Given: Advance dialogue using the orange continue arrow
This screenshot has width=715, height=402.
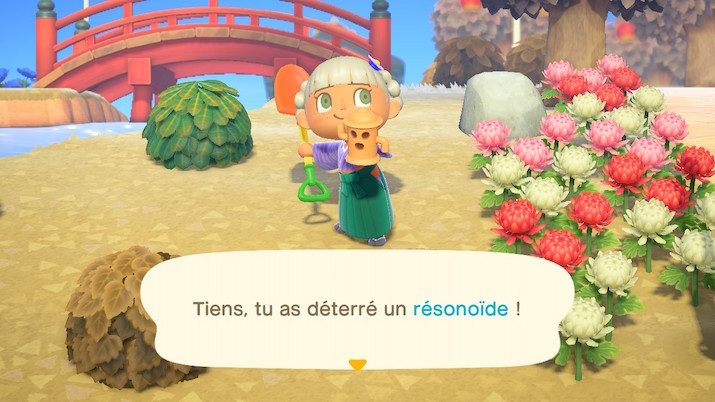Looking at the screenshot, I should (x=357, y=365).
